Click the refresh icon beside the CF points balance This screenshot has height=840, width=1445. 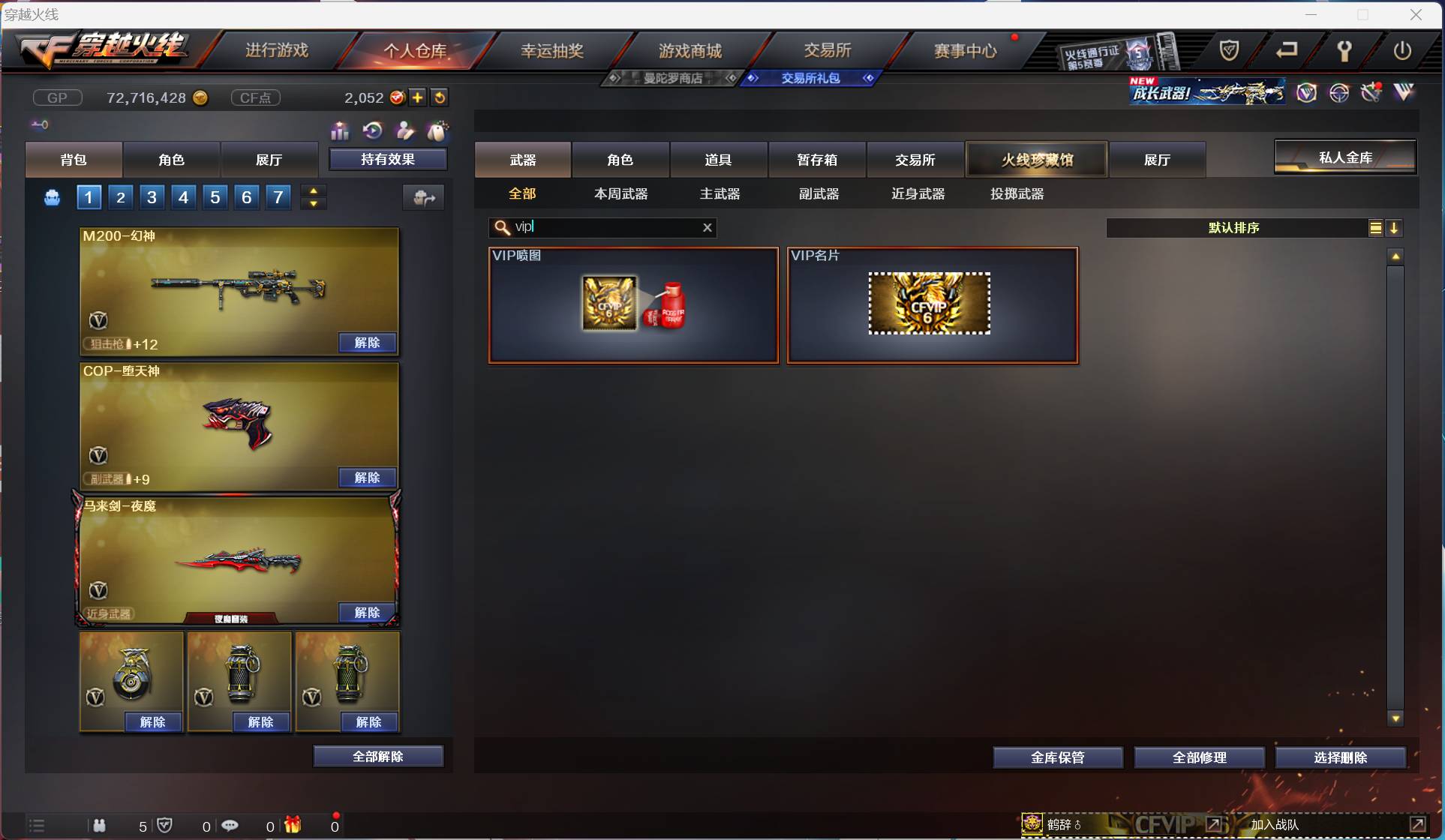[x=440, y=97]
